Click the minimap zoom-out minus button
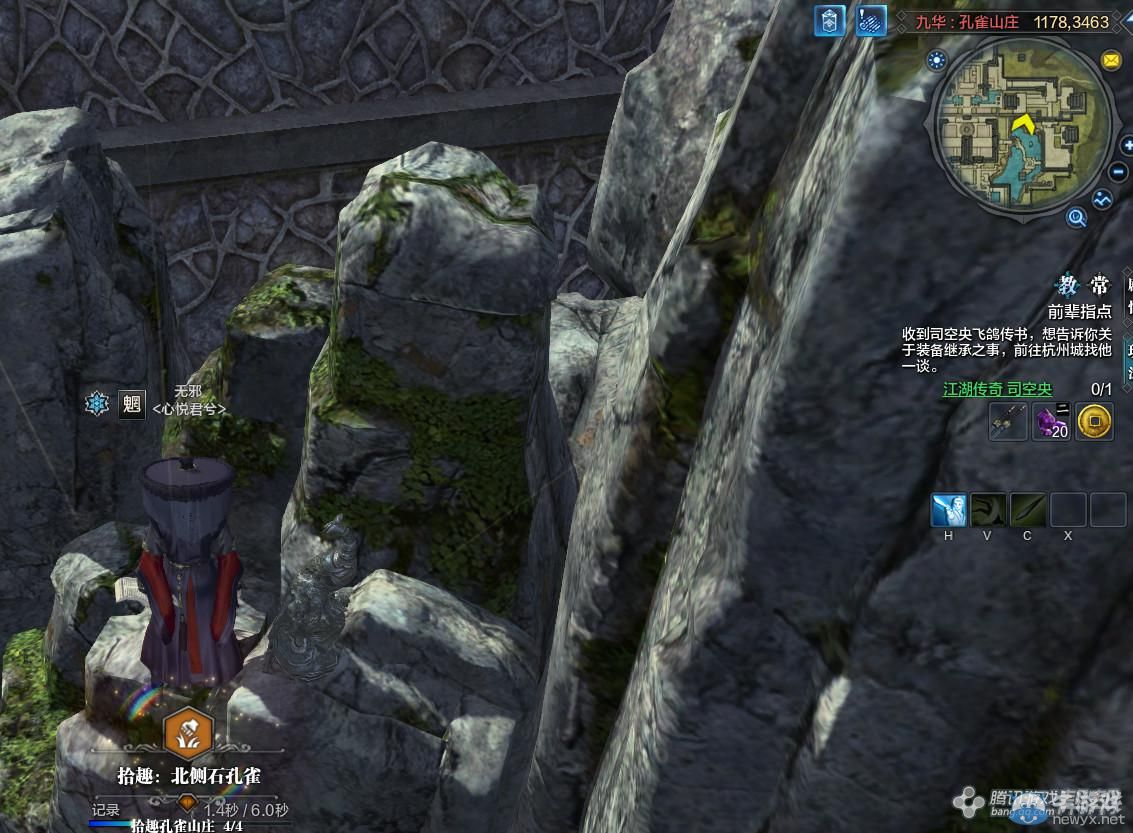 point(1119,172)
